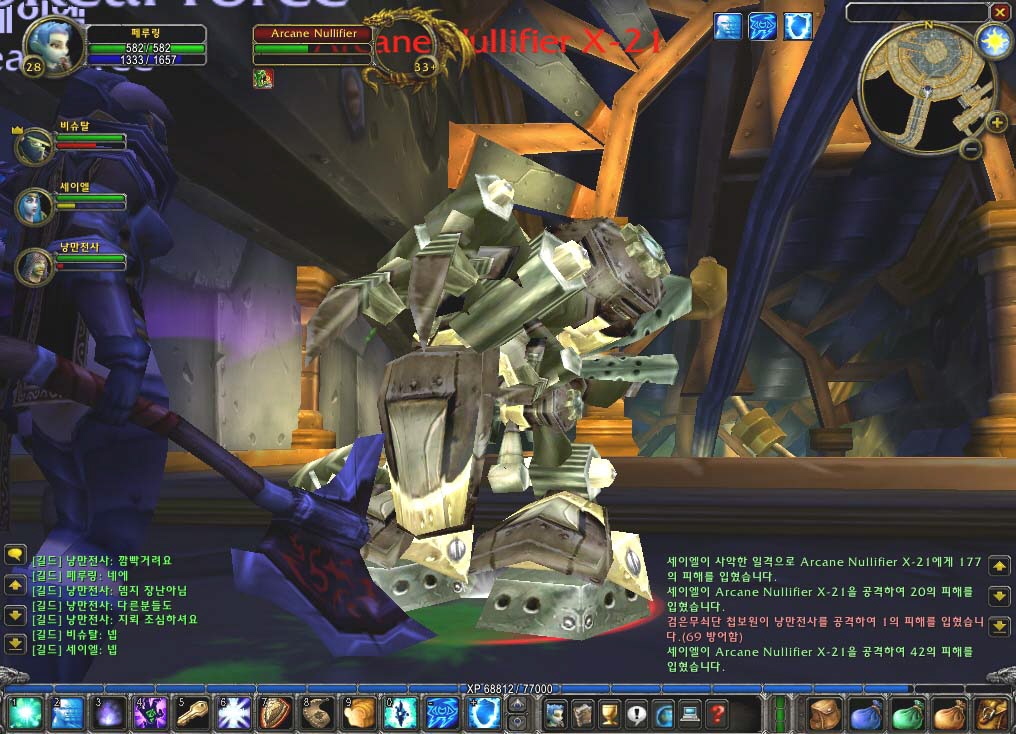Open the computer-icon main menu button
Viewport: 1016px width, 734px height.
[x=689, y=714]
